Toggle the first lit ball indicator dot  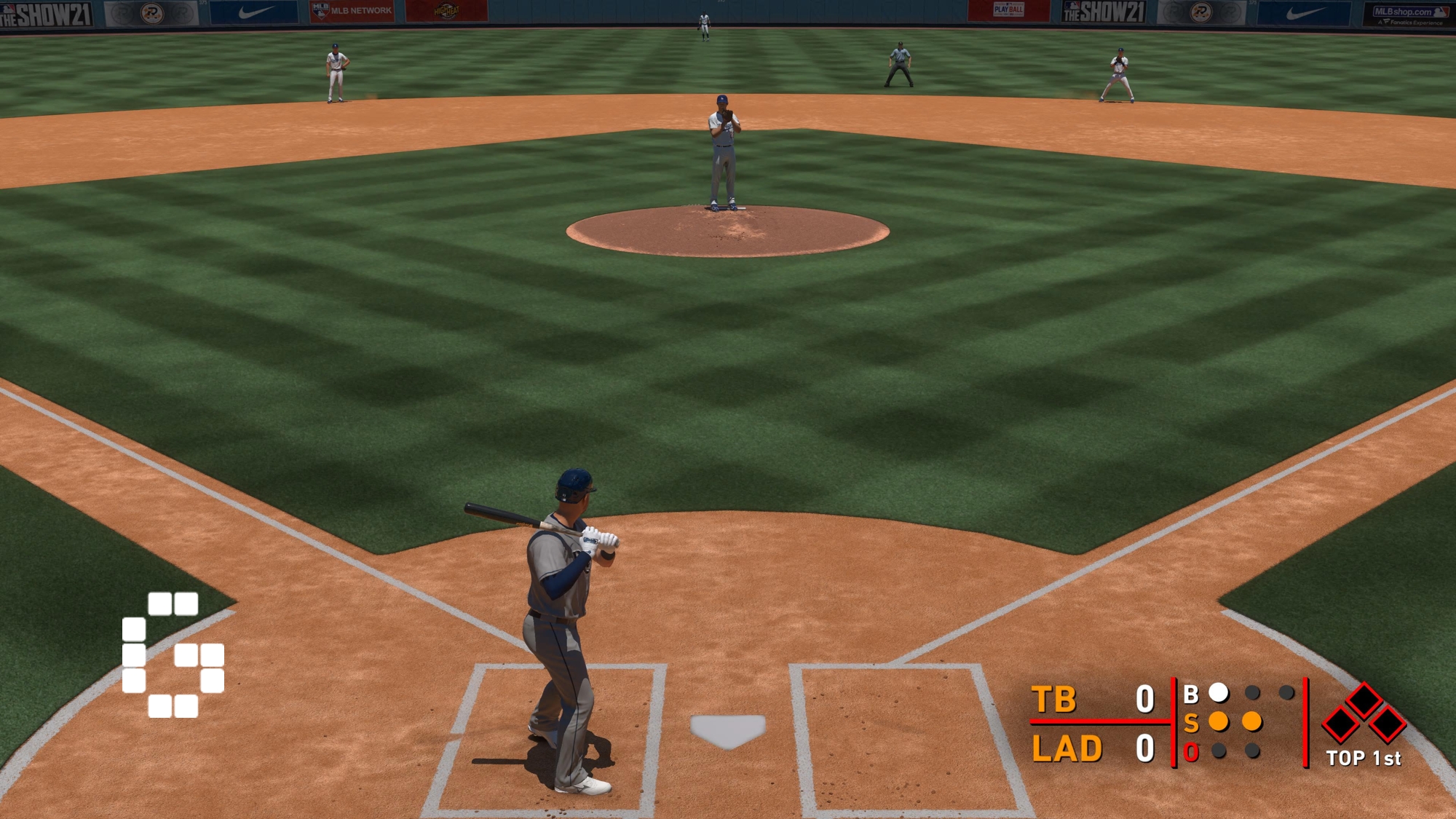coord(1220,694)
